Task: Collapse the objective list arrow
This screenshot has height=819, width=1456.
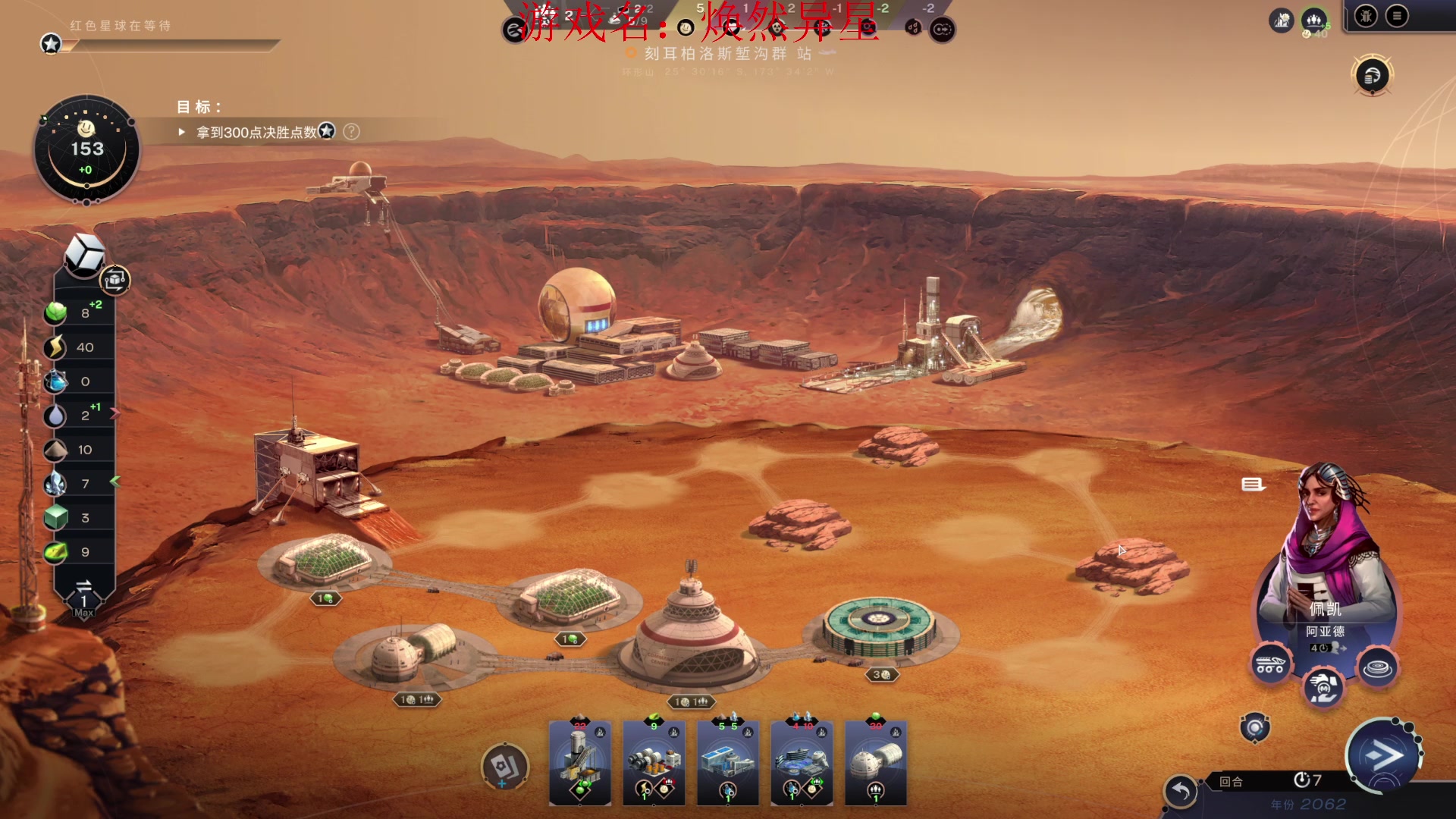Action: click(x=182, y=132)
